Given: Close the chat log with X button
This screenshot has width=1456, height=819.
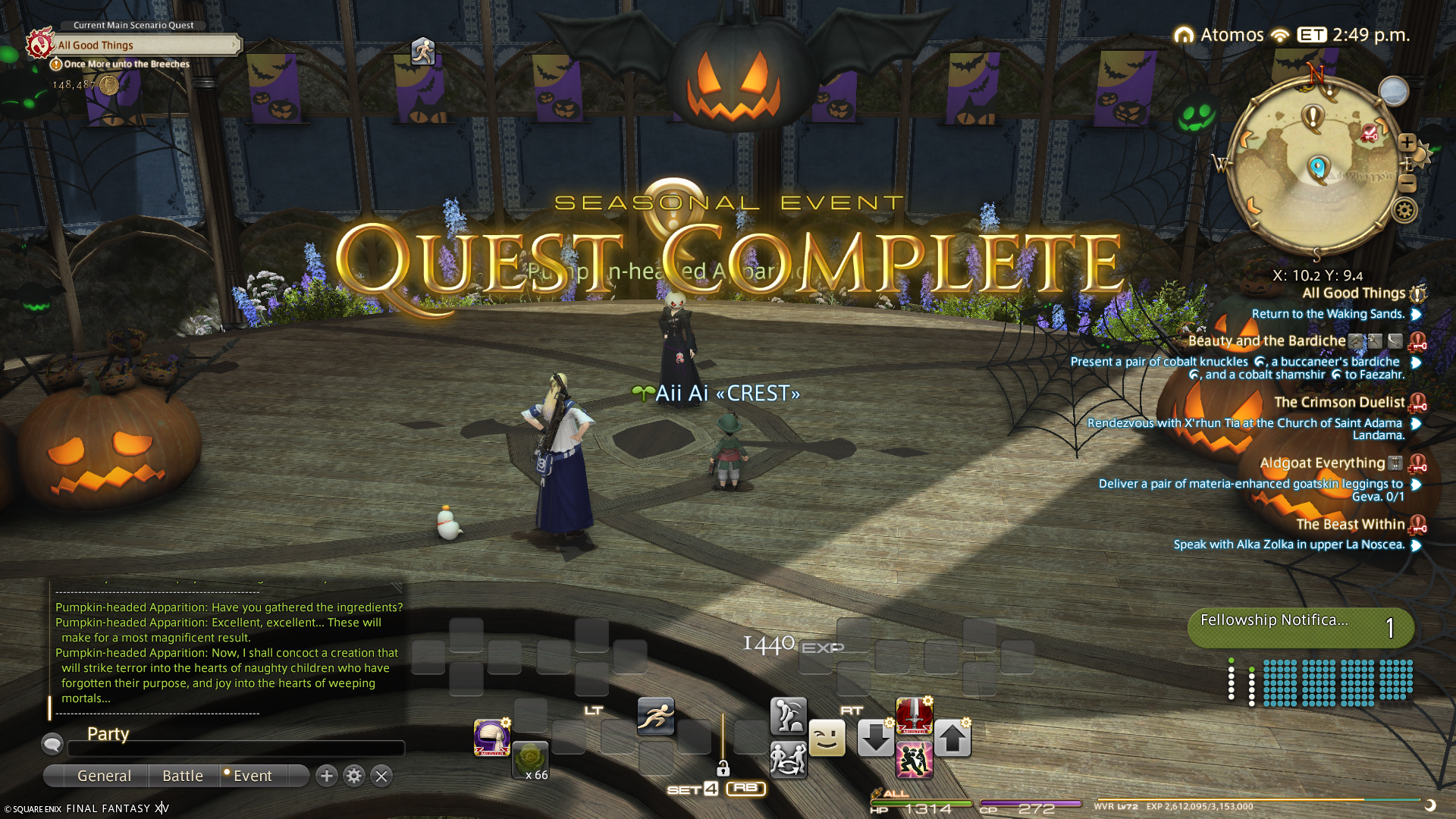Looking at the screenshot, I should point(381,776).
